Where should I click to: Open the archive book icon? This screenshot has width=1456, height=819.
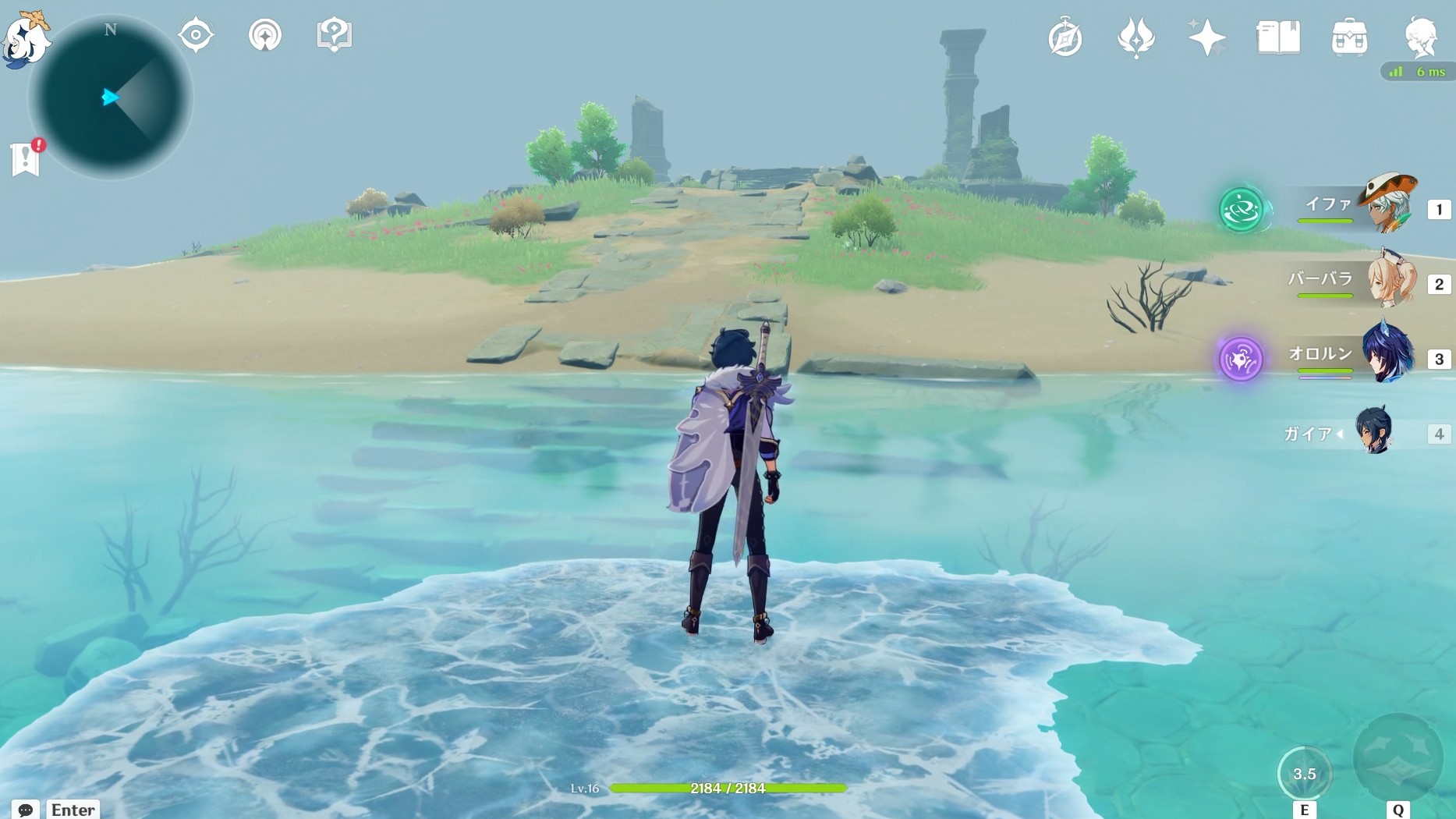pyautogui.click(x=1279, y=35)
